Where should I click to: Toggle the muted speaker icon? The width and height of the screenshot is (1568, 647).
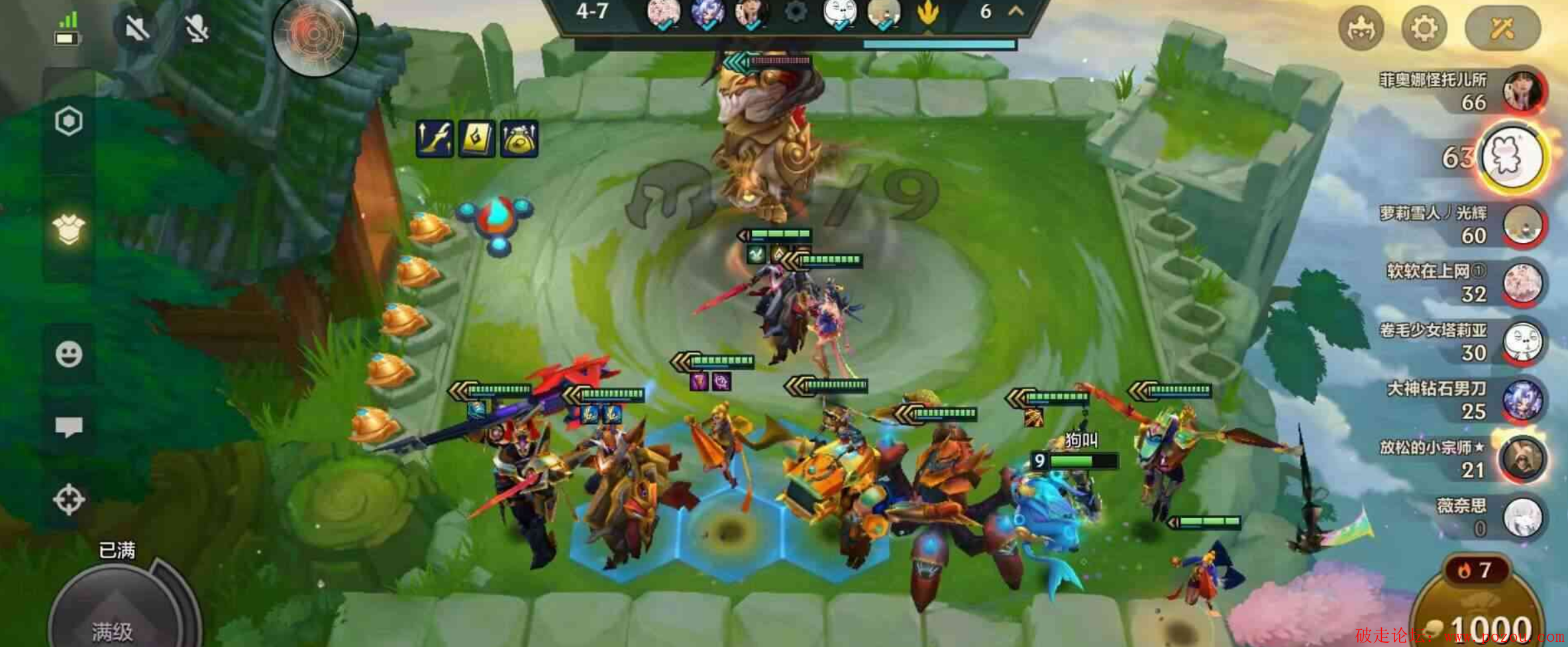[136, 28]
